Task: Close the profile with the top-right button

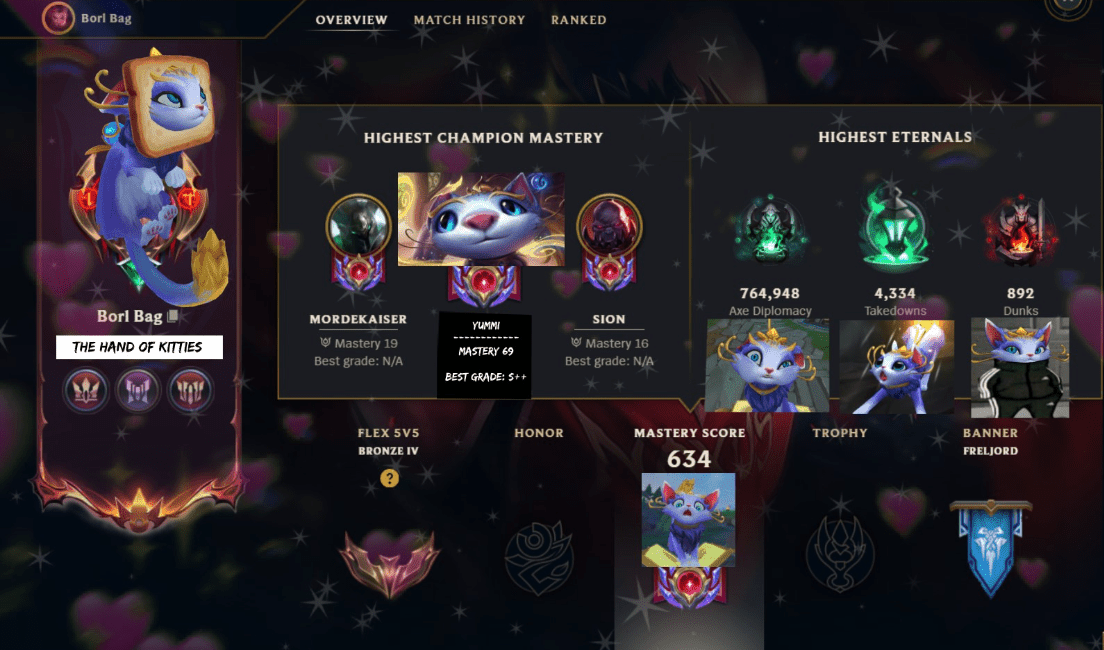Action: [1068, 5]
